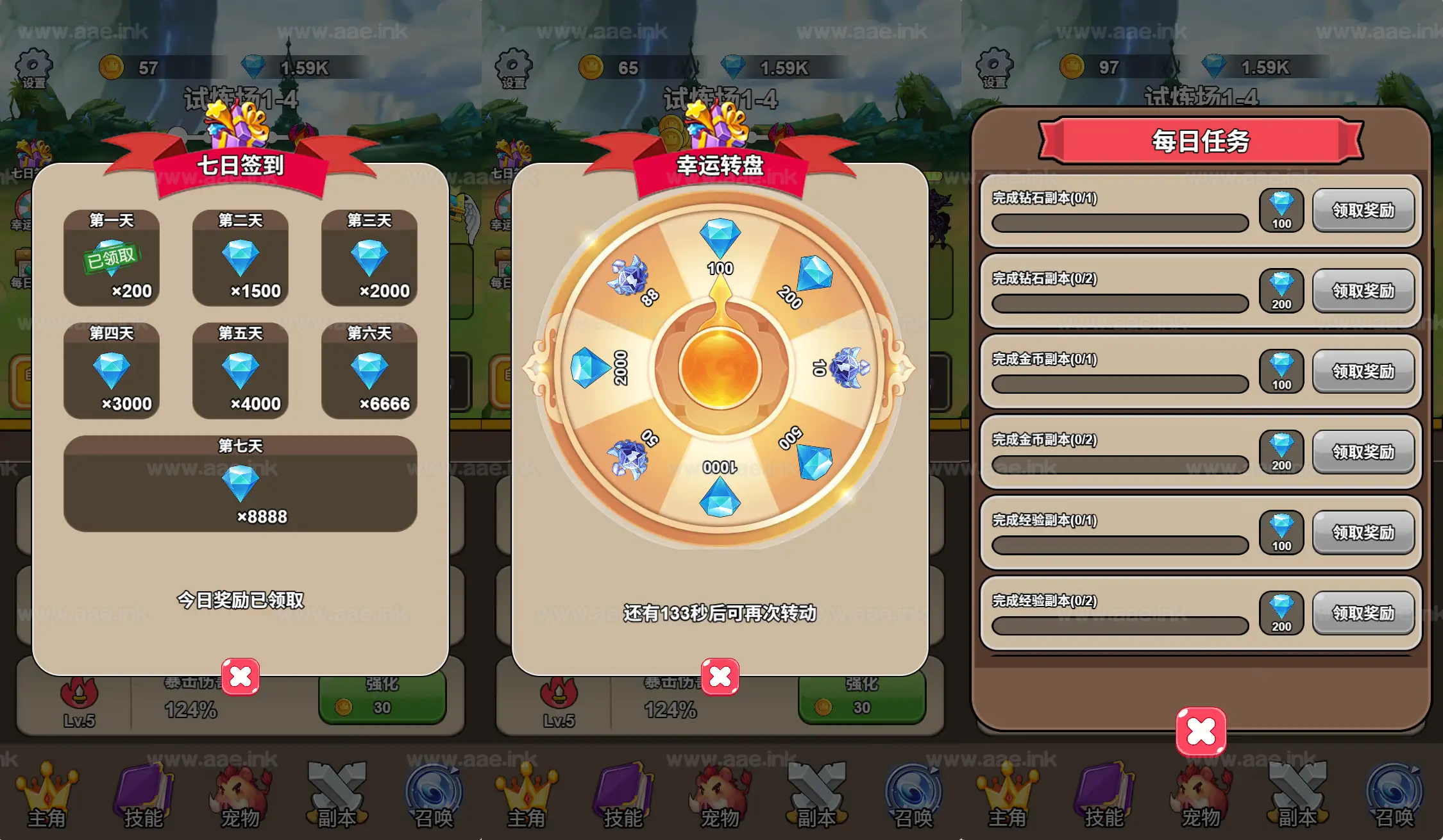1443x840 pixels.
Task: Select the 第一天 claimed reward tile
Action: click(112, 258)
